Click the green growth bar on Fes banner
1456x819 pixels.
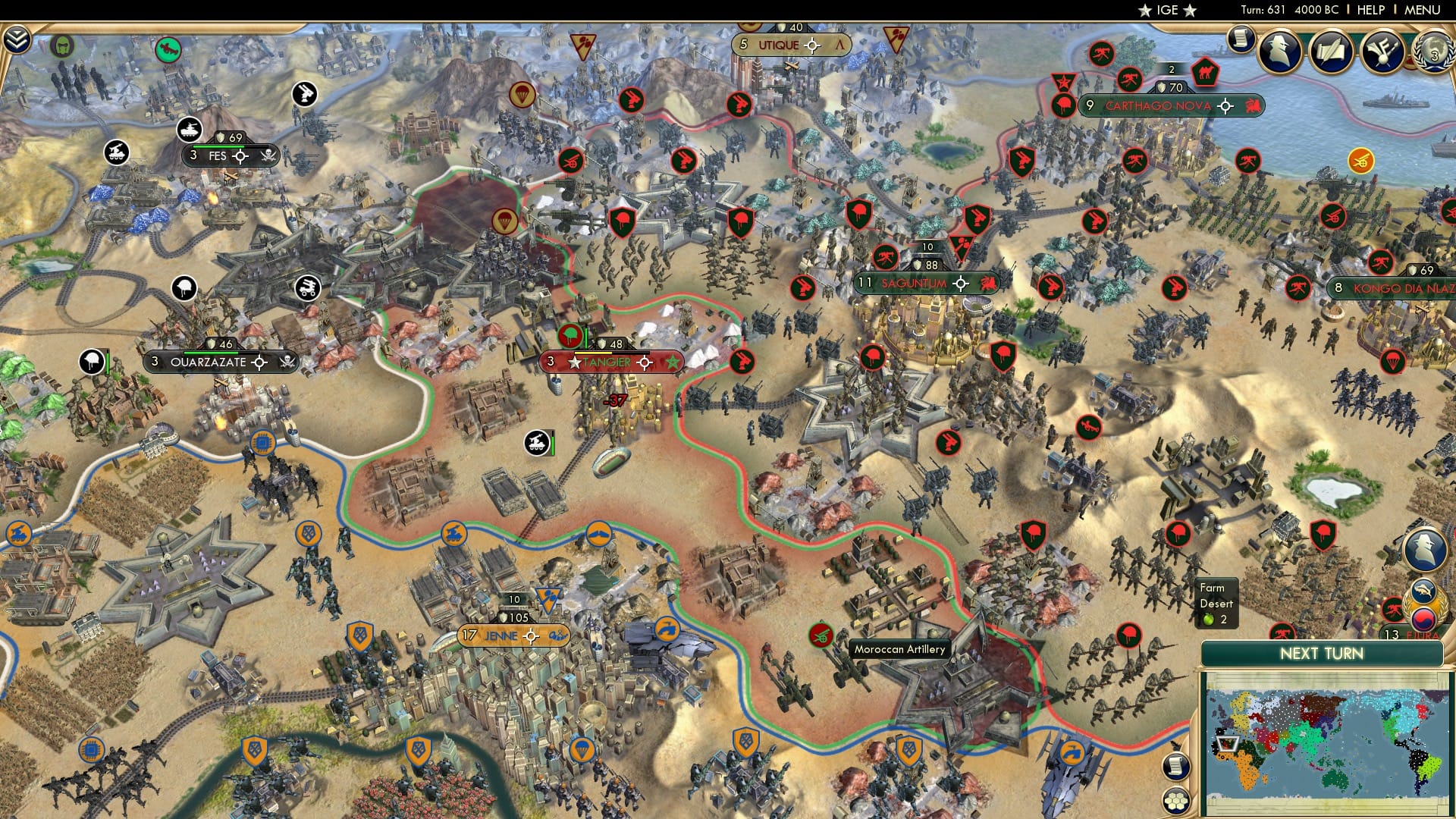point(218,146)
